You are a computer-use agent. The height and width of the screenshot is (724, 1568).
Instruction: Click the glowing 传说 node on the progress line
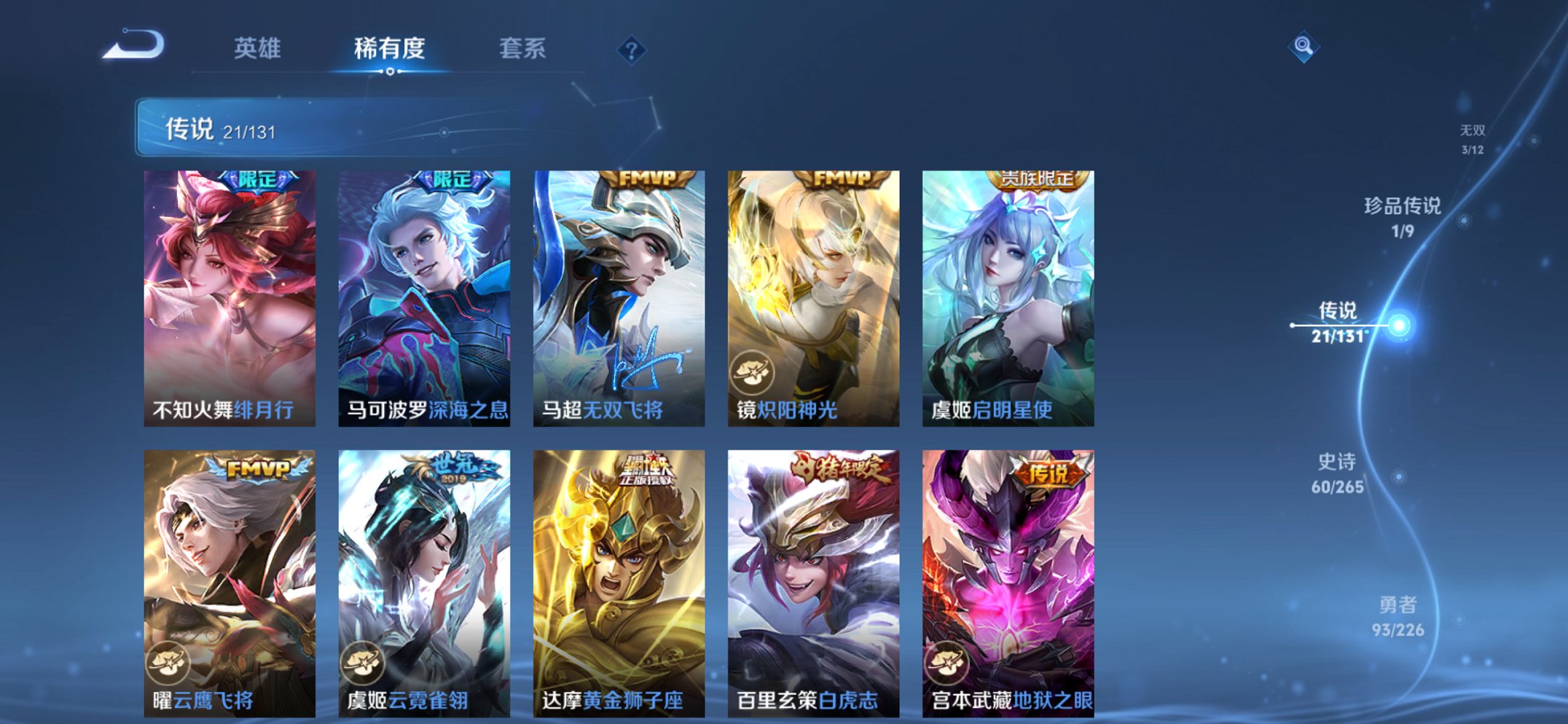tap(1398, 326)
